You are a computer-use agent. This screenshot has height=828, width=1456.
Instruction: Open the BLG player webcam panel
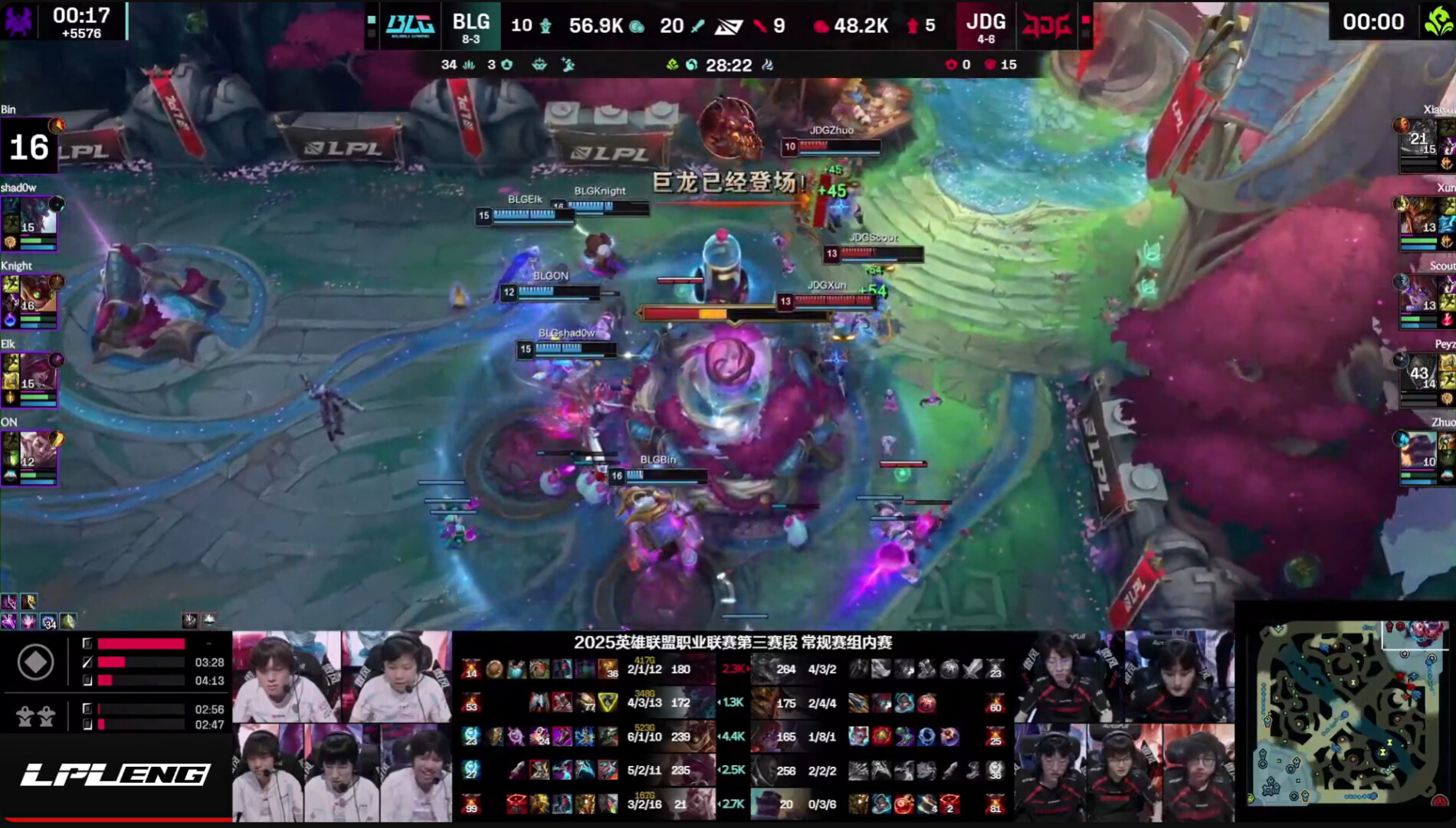(x=342, y=726)
